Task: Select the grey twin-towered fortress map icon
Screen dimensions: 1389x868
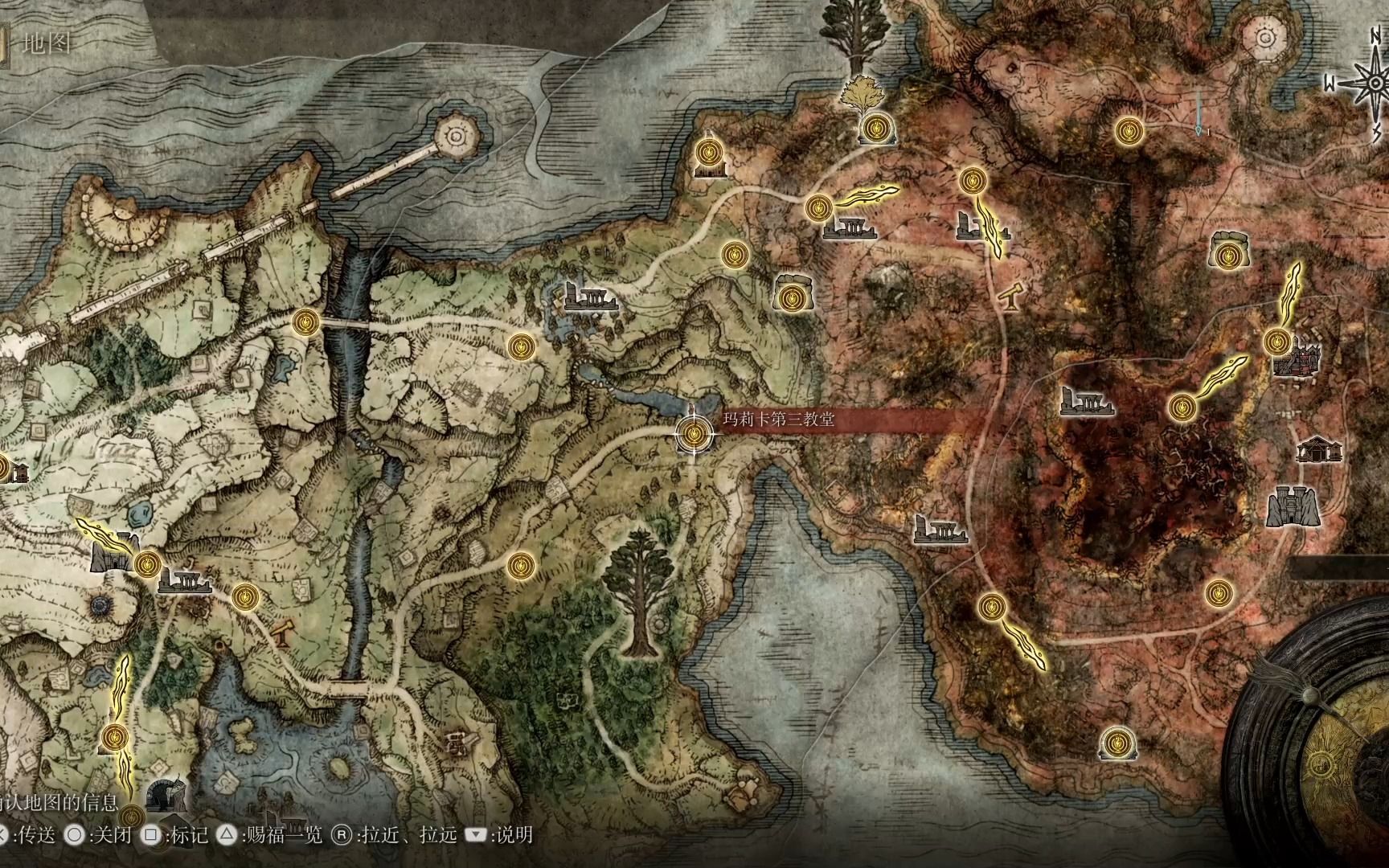Action: tap(1293, 506)
